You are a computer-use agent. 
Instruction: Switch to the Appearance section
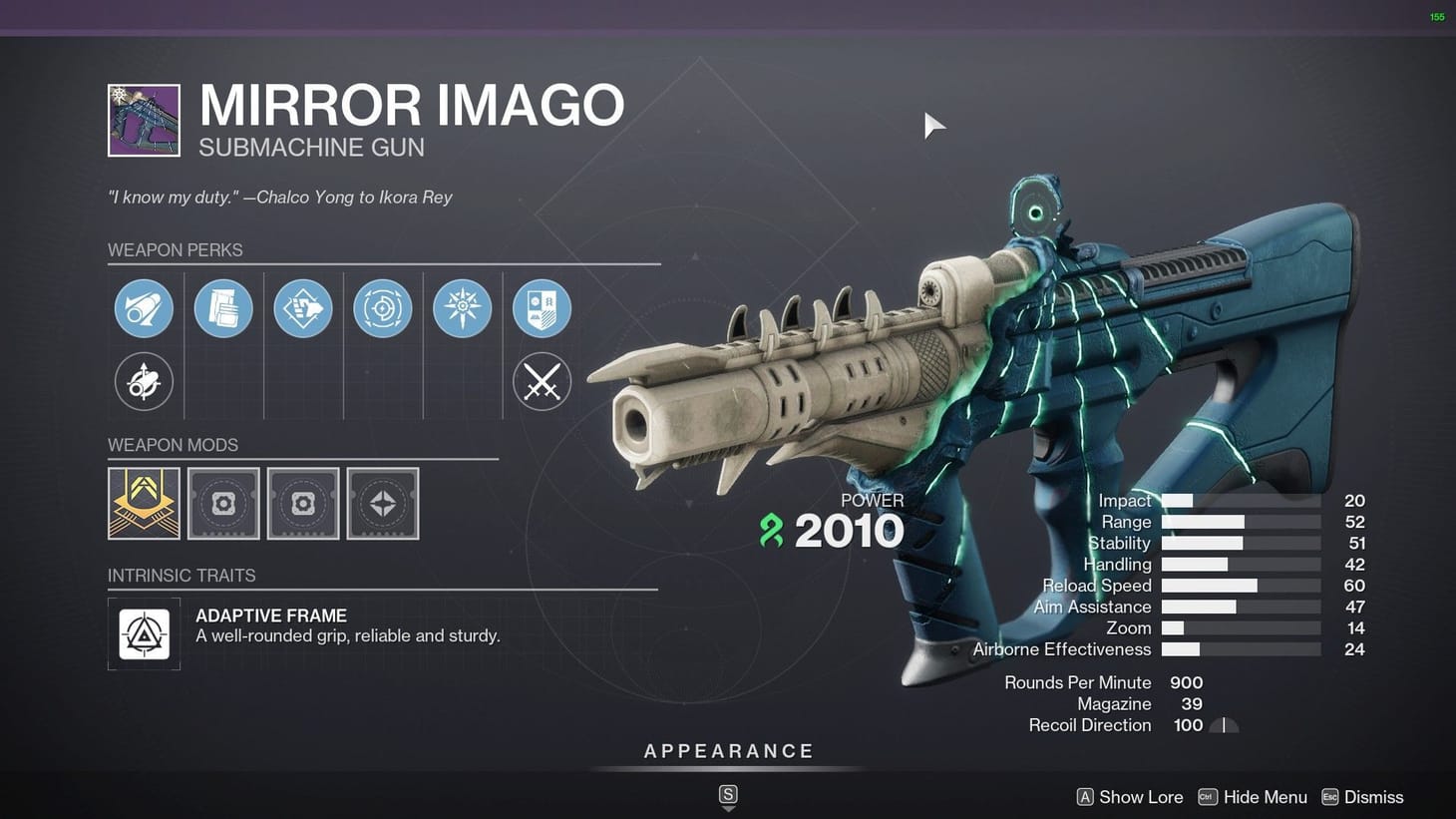click(x=728, y=750)
